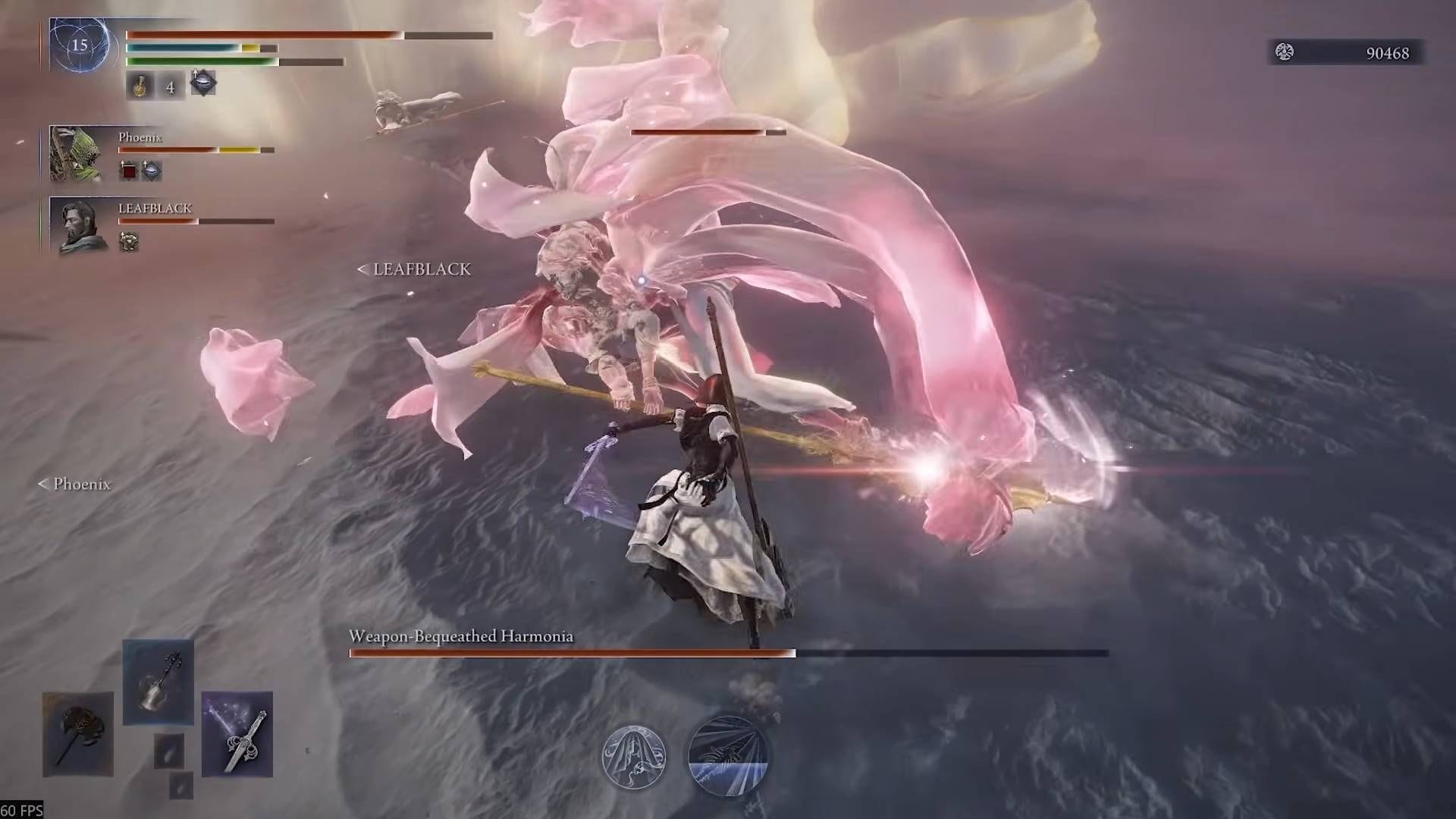Select Phoenix's shield buff indicator
The image size is (1456, 819).
pyautogui.click(x=152, y=171)
